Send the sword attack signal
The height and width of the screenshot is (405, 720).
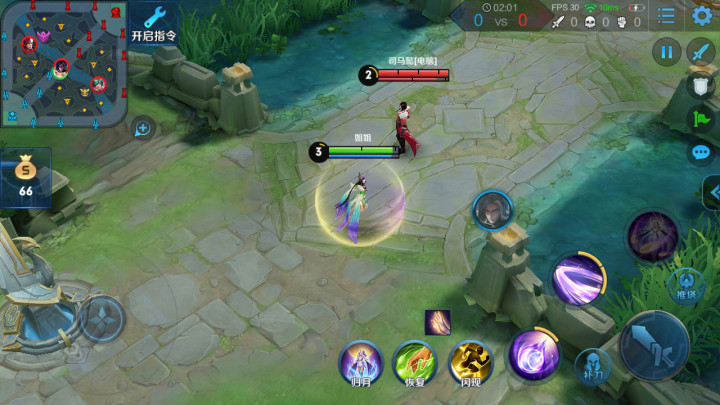coord(700,51)
